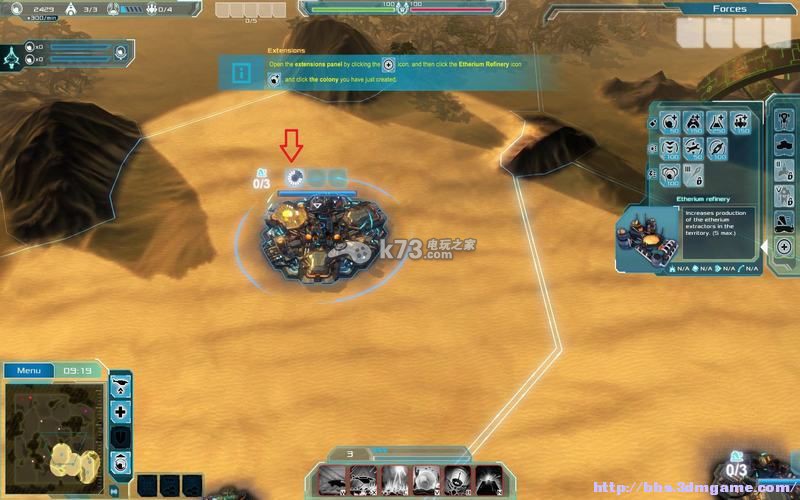Toggle the small arrow button below minimap
800x500 pixels.
click(113, 490)
